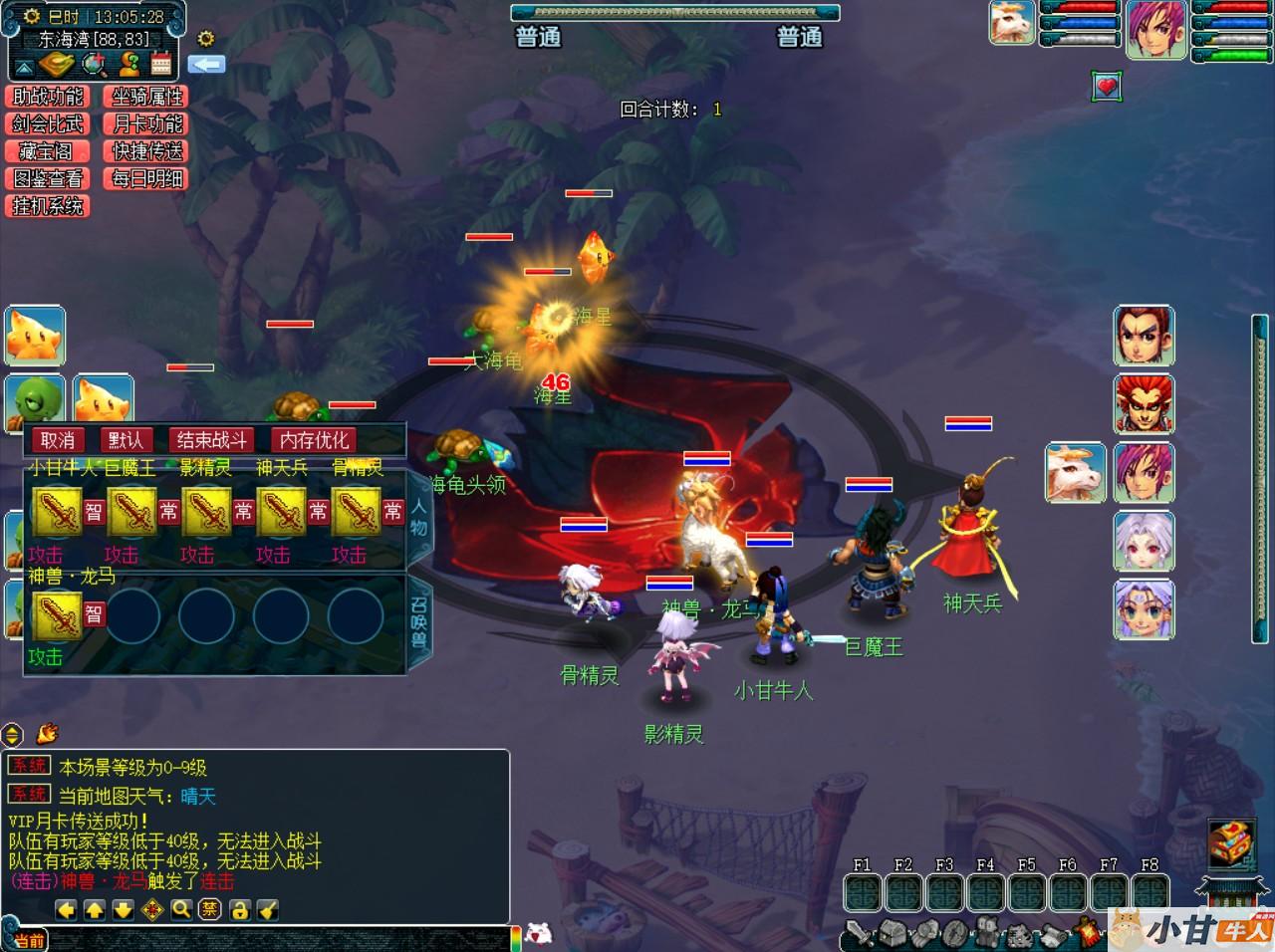
Task: Click the blue back arrow button
Action: tap(206, 65)
